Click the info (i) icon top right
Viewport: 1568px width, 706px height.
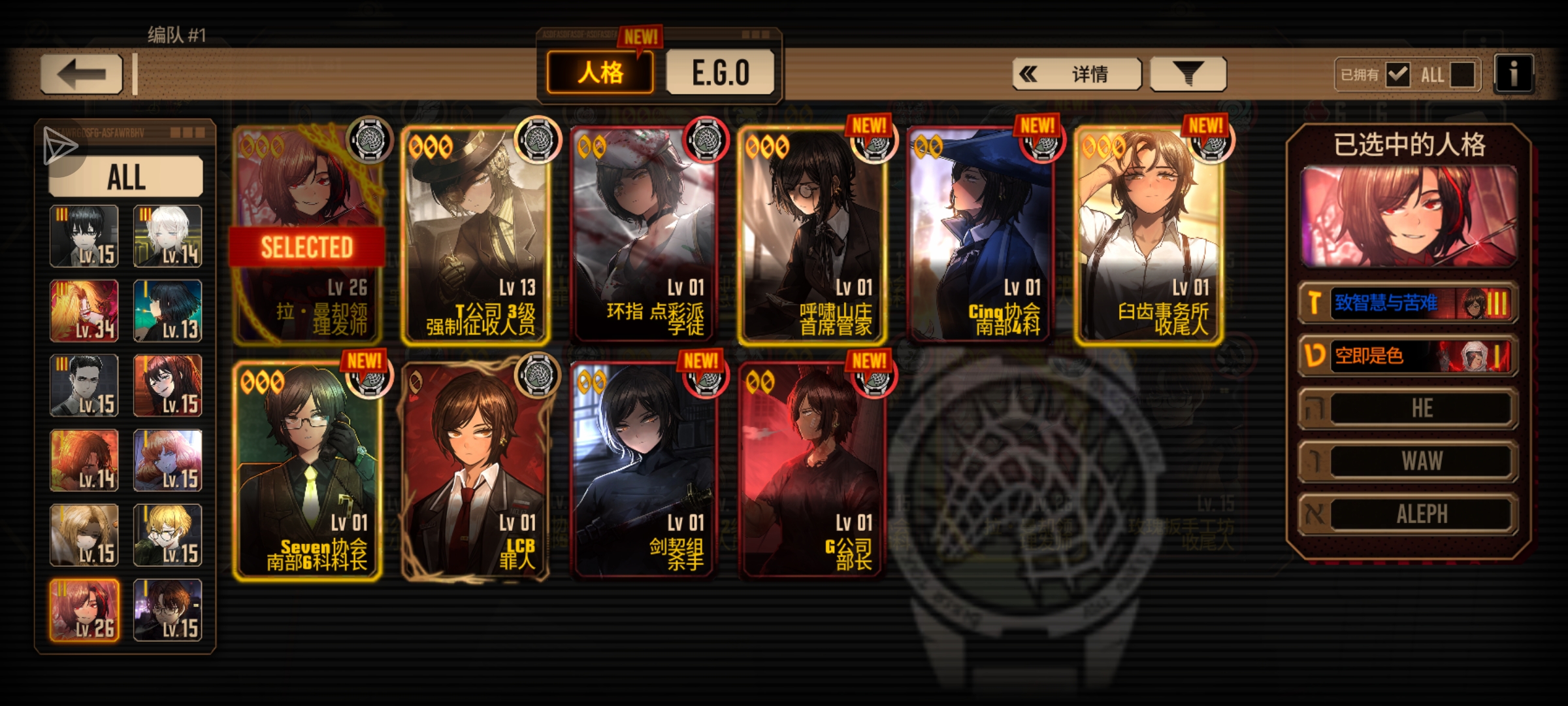pyautogui.click(x=1514, y=73)
